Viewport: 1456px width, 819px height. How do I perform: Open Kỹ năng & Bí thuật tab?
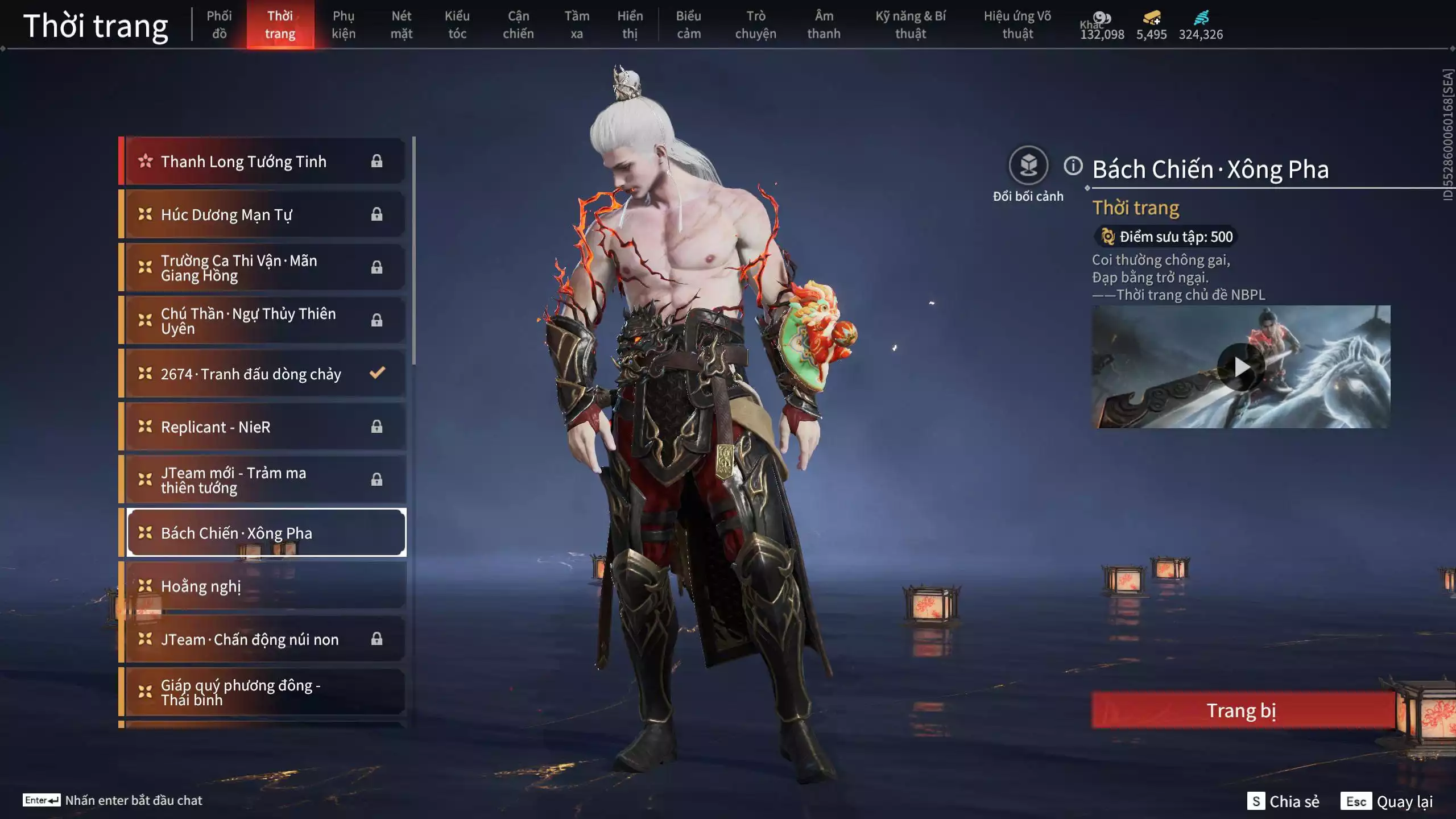[911, 25]
